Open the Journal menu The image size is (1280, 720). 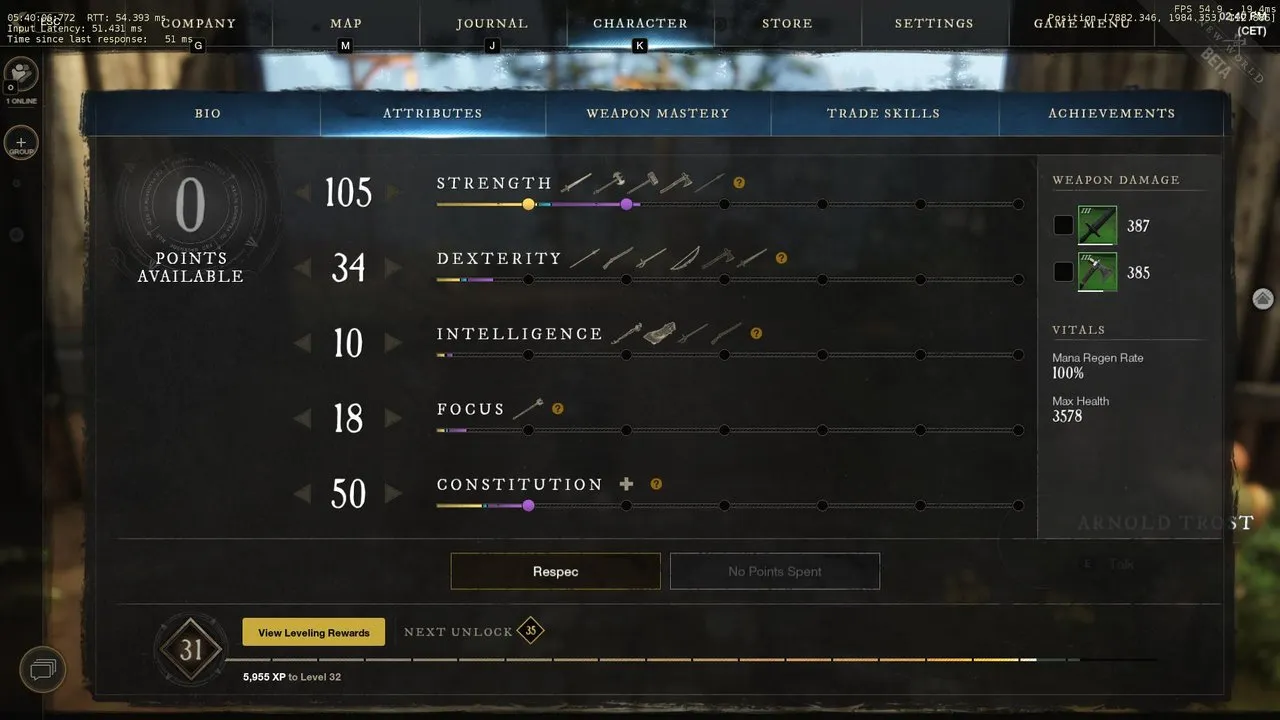pyautogui.click(x=492, y=23)
